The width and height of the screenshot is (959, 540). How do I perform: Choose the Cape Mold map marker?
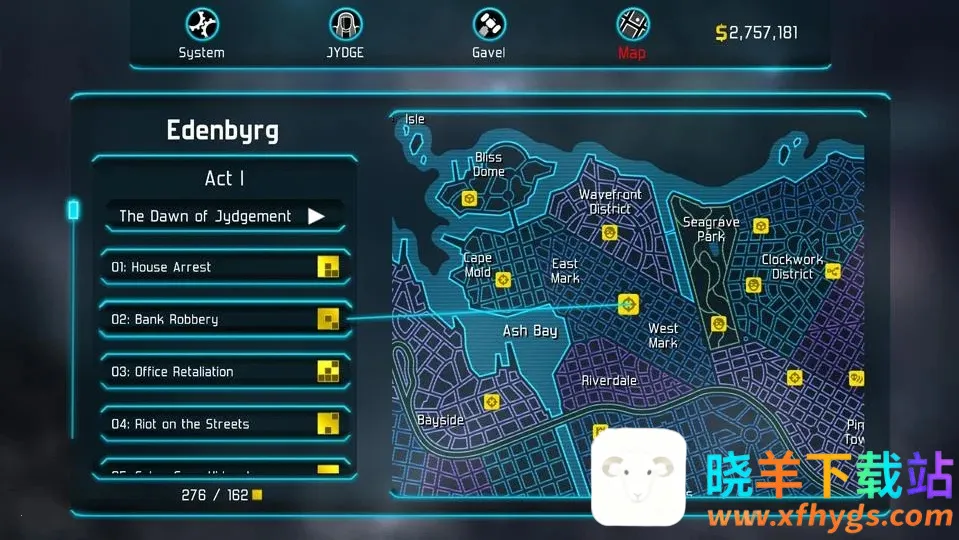pos(503,280)
